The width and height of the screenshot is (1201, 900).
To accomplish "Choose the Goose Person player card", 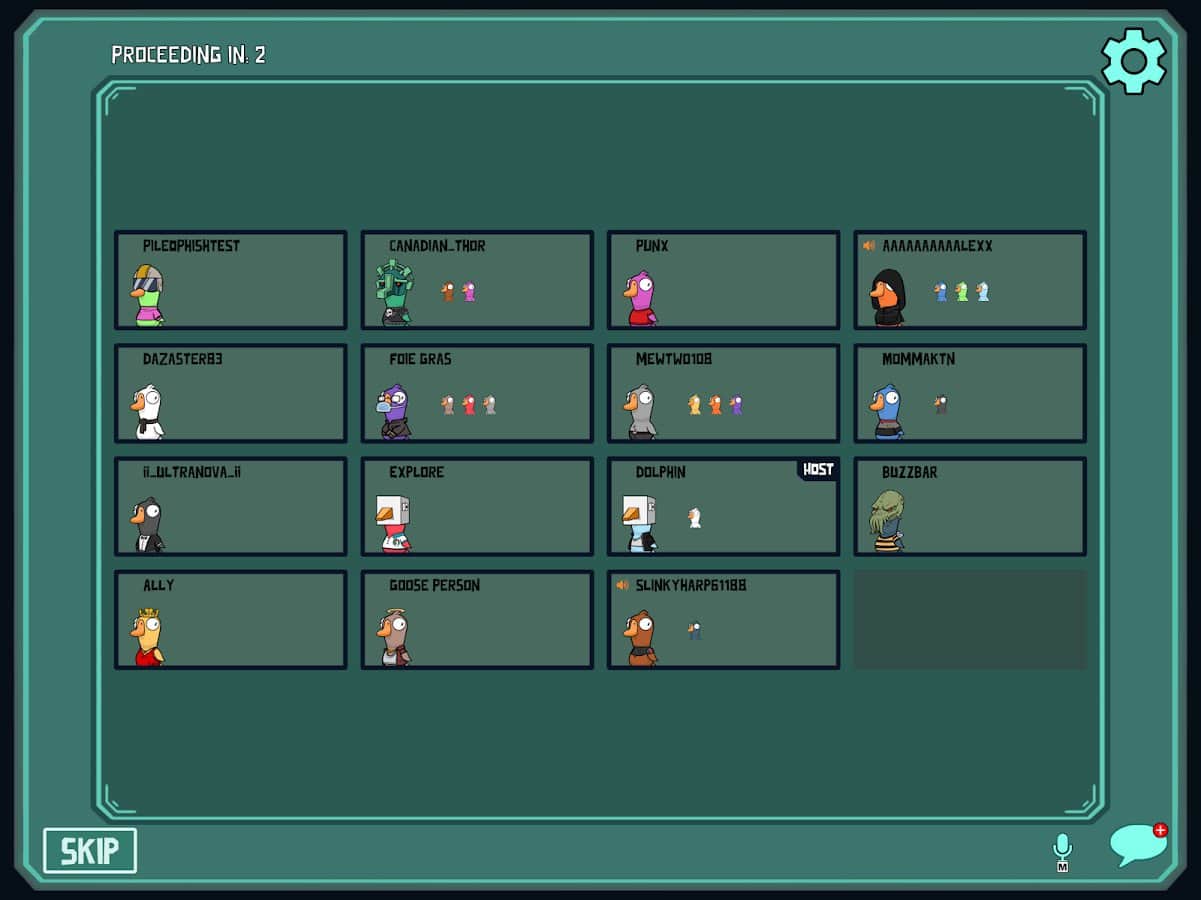I will pos(477,619).
